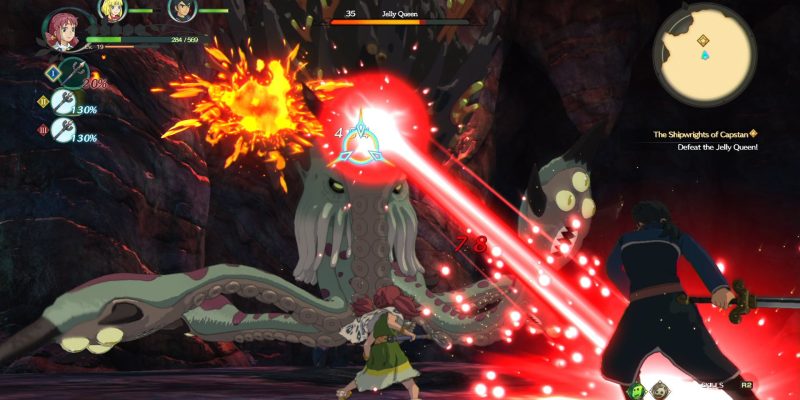Switch to the blonde party member portrait
Screen dimensions: 800x400
click(112, 10)
